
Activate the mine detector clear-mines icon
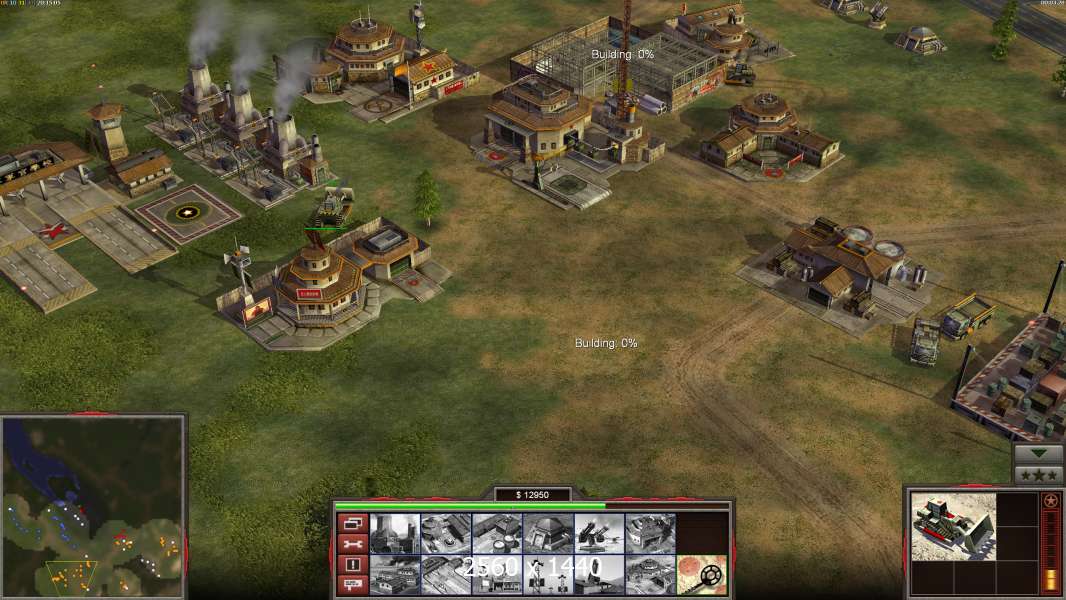click(701, 575)
